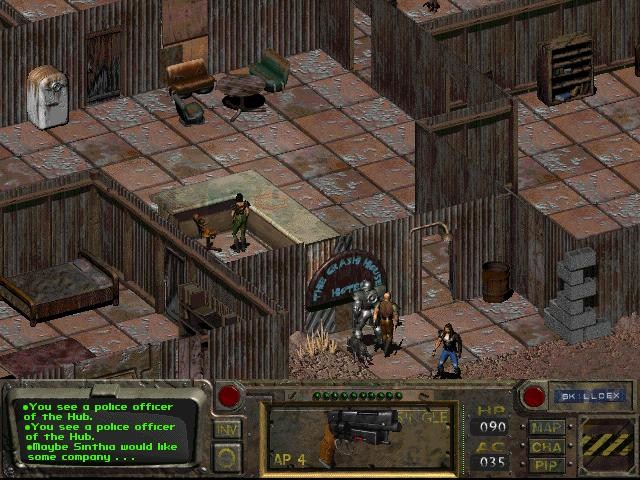Open the Pip-Boy with the PIP button
This screenshot has height=480, width=640.
pyautogui.click(x=547, y=465)
